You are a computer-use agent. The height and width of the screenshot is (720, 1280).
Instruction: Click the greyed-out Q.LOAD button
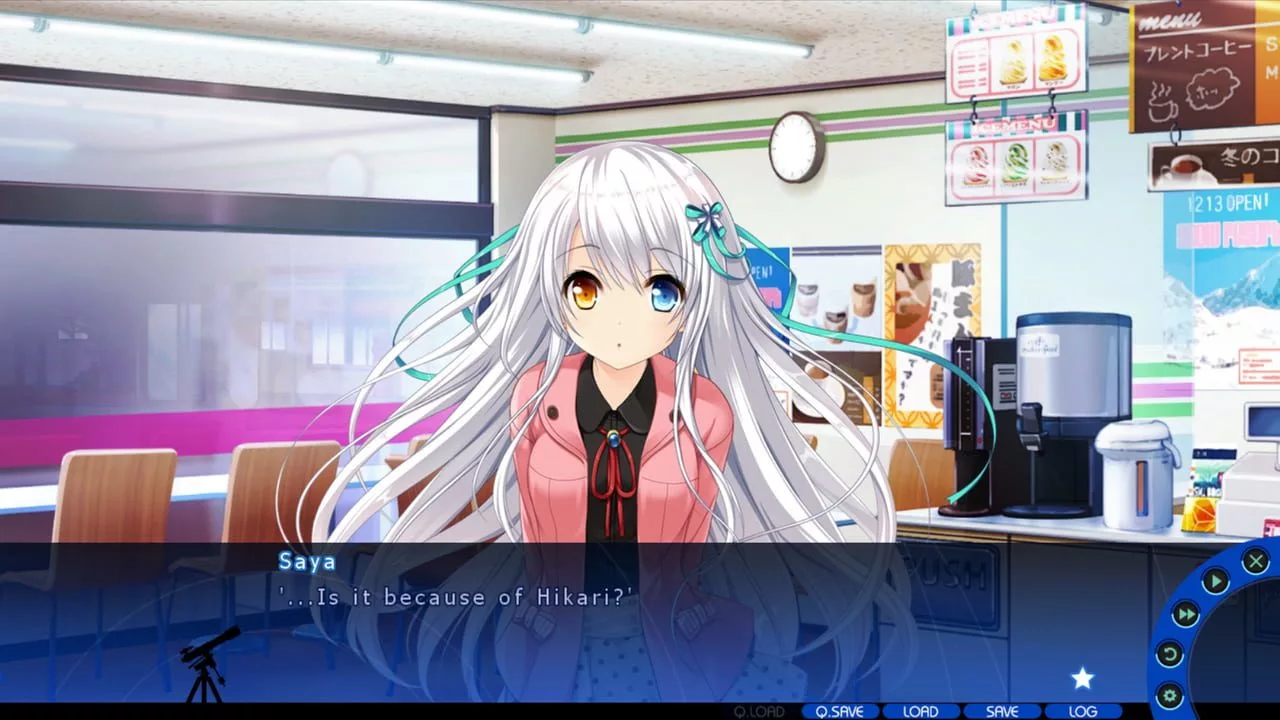pyautogui.click(x=759, y=711)
